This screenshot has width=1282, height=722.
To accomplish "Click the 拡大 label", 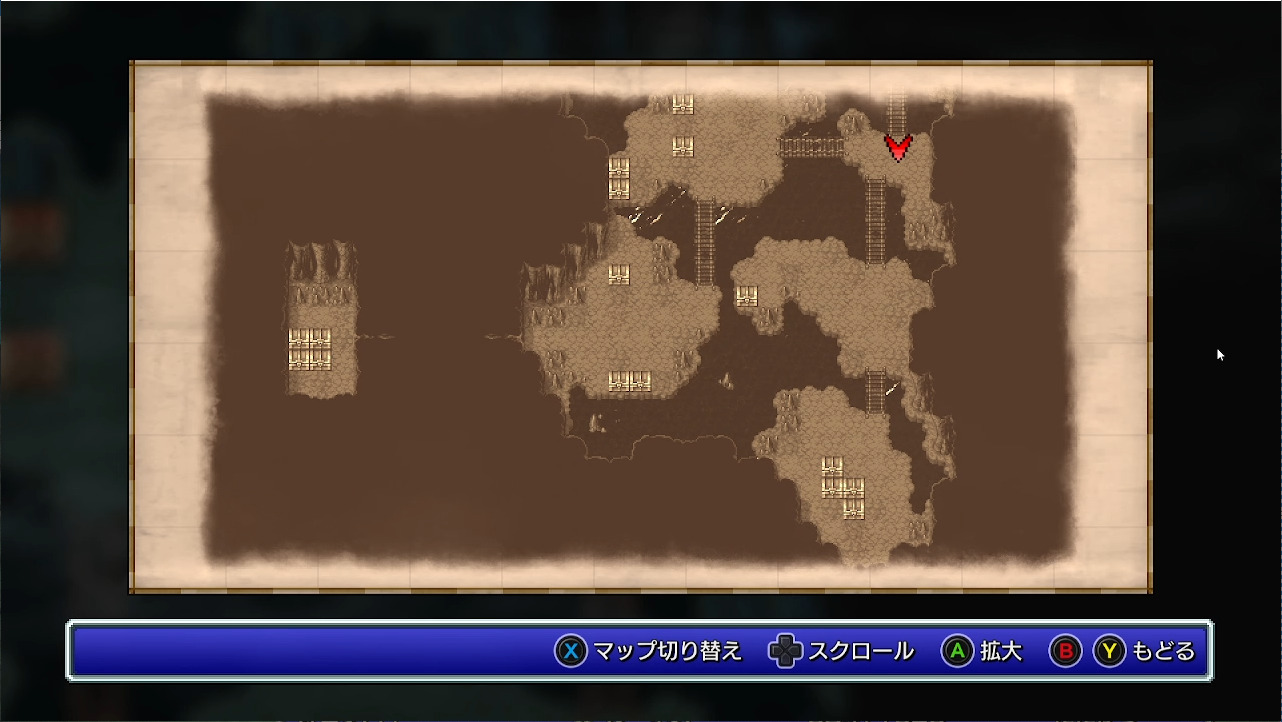I will [x=998, y=650].
